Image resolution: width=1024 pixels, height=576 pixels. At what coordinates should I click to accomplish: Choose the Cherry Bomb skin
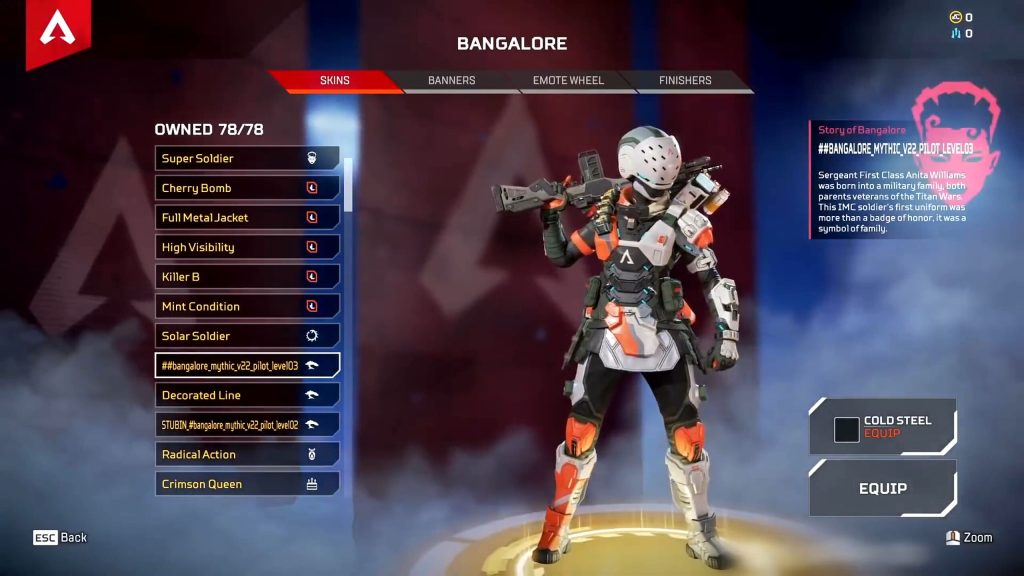[x=247, y=188]
